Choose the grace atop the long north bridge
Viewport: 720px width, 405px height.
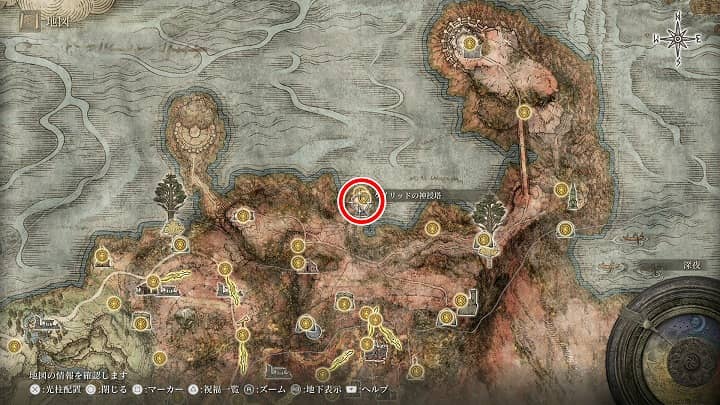(524, 114)
